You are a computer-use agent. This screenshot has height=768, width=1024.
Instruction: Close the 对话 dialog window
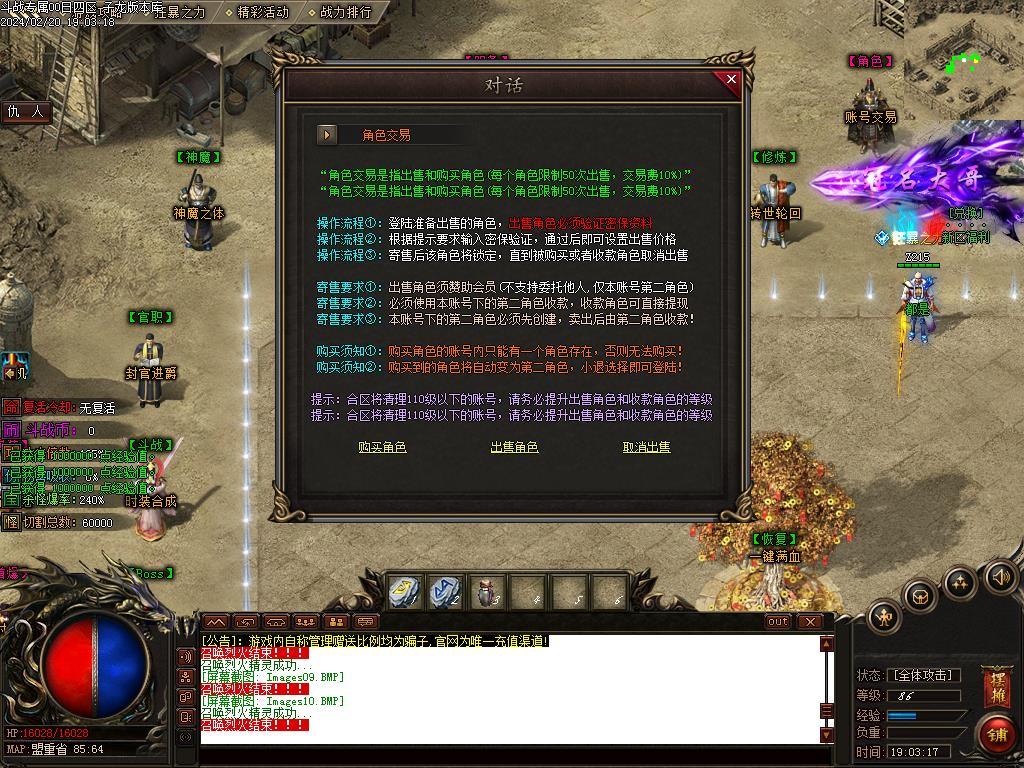[731, 80]
